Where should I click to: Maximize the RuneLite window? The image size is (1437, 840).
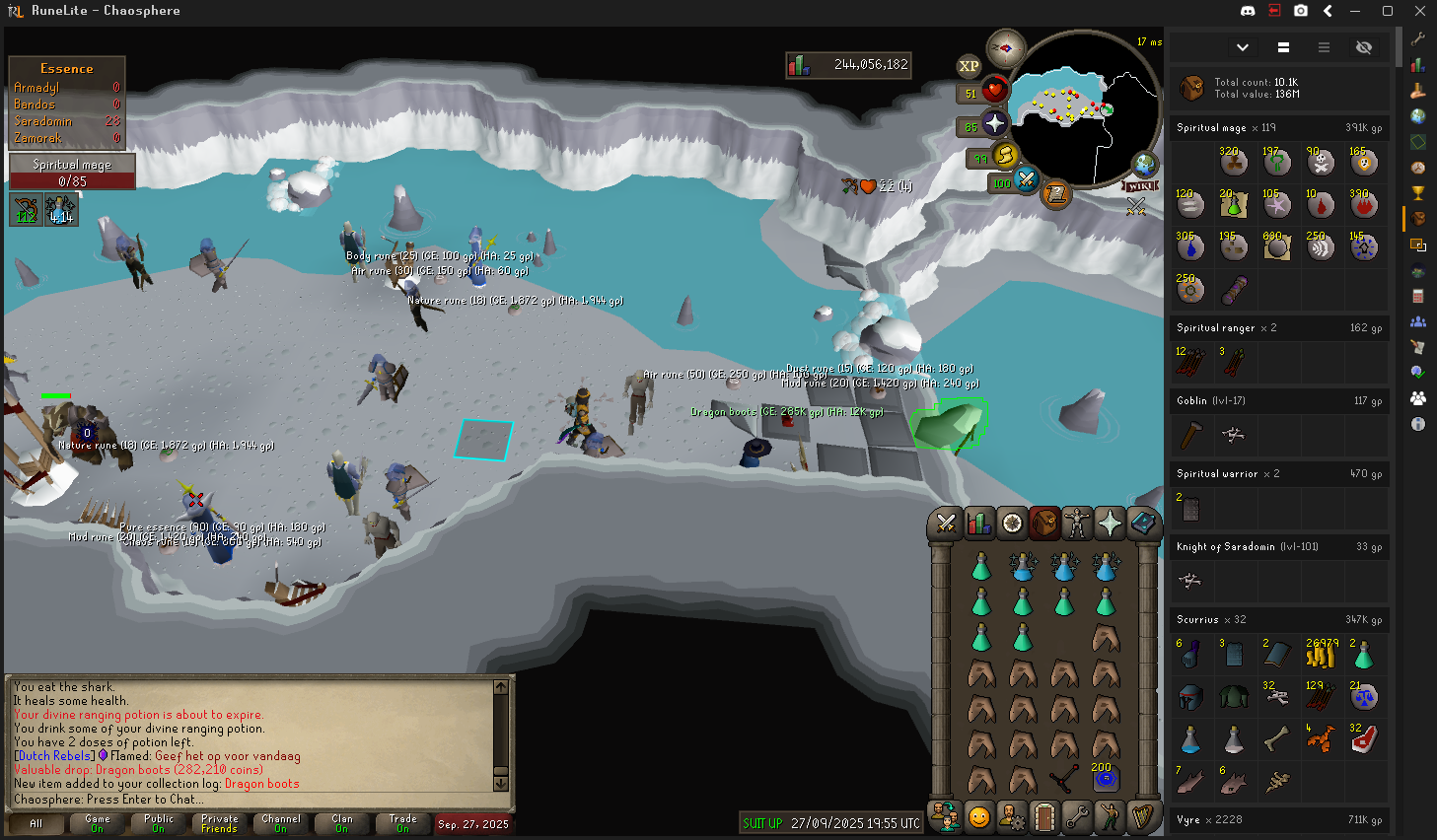pyautogui.click(x=1387, y=11)
